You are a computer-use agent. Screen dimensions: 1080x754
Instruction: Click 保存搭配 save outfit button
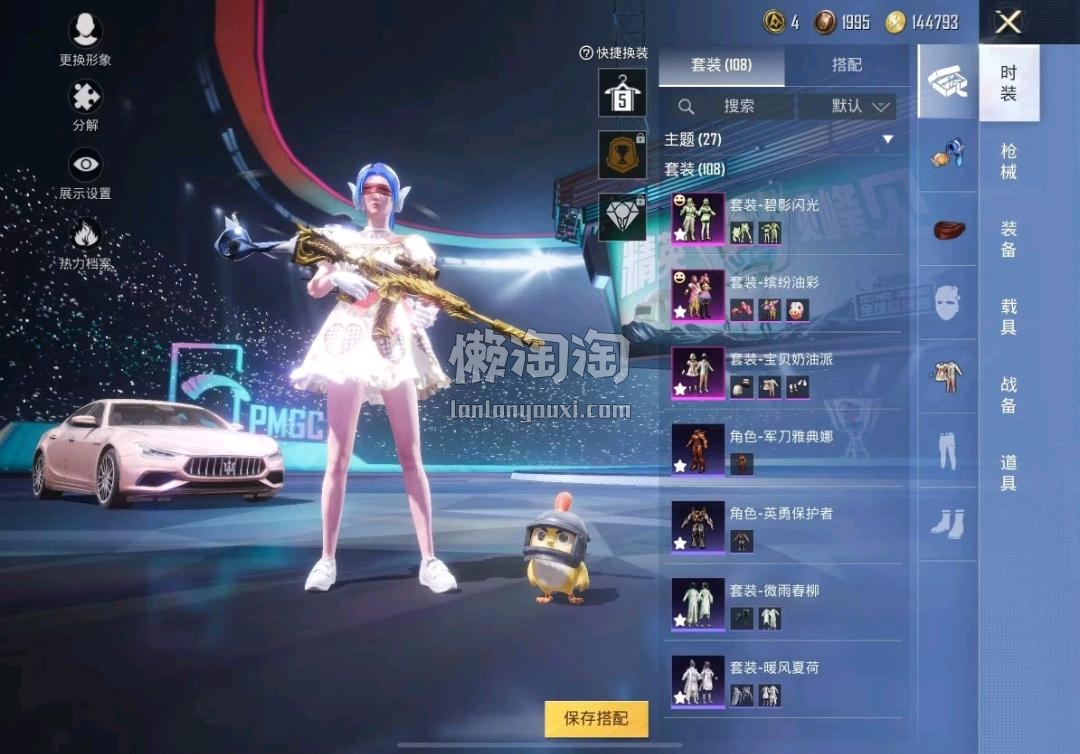click(596, 718)
